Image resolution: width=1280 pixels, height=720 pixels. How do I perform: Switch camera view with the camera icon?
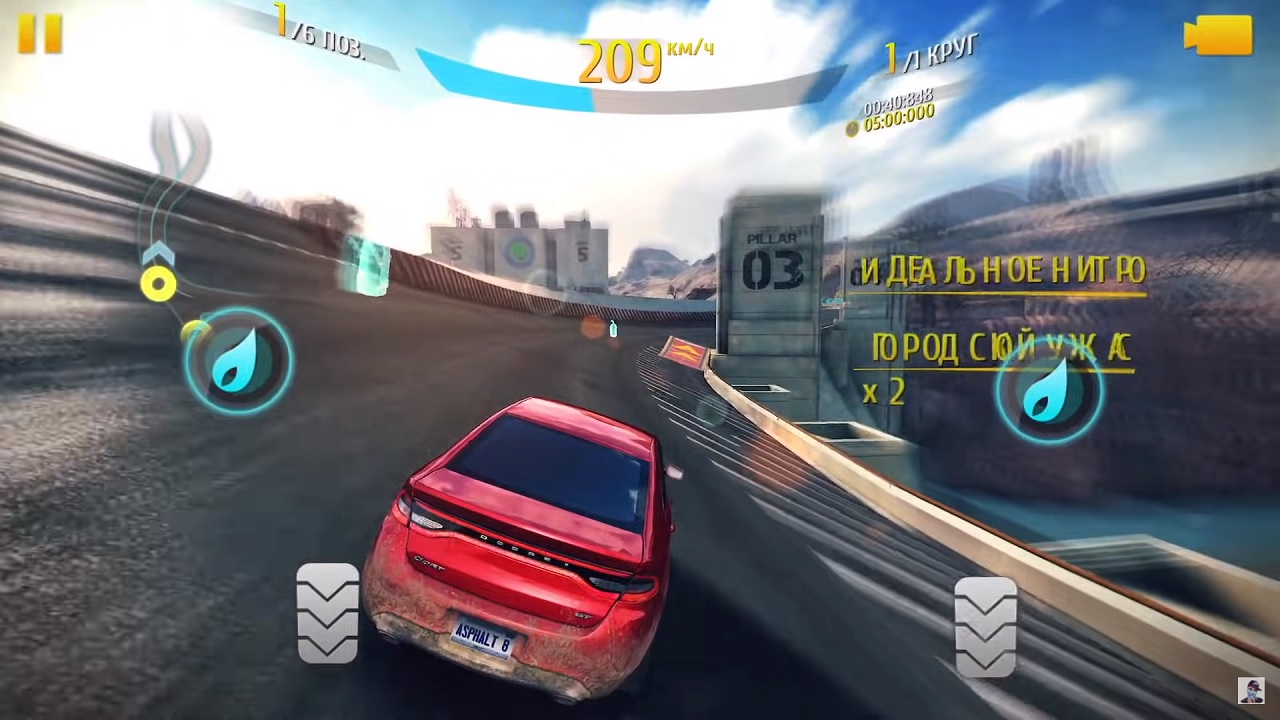coord(1217,36)
